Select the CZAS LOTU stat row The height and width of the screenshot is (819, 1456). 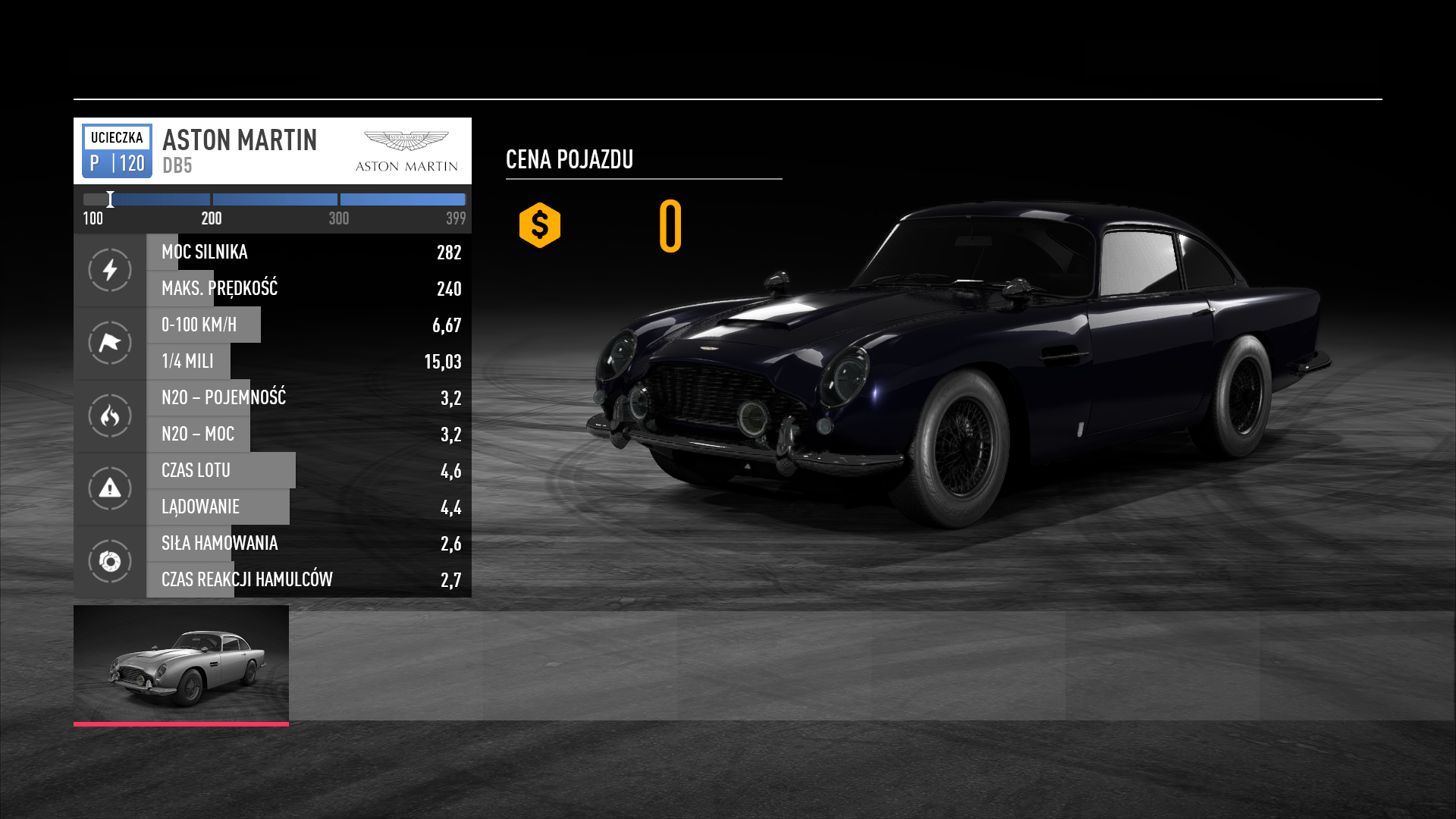tap(309, 470)
